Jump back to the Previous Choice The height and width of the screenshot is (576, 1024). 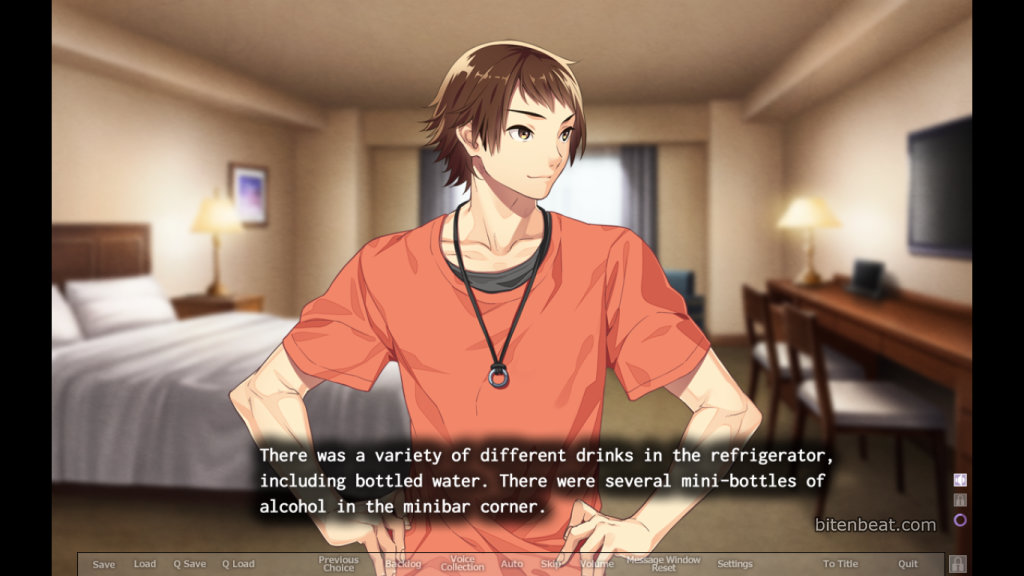coord(338,564)
